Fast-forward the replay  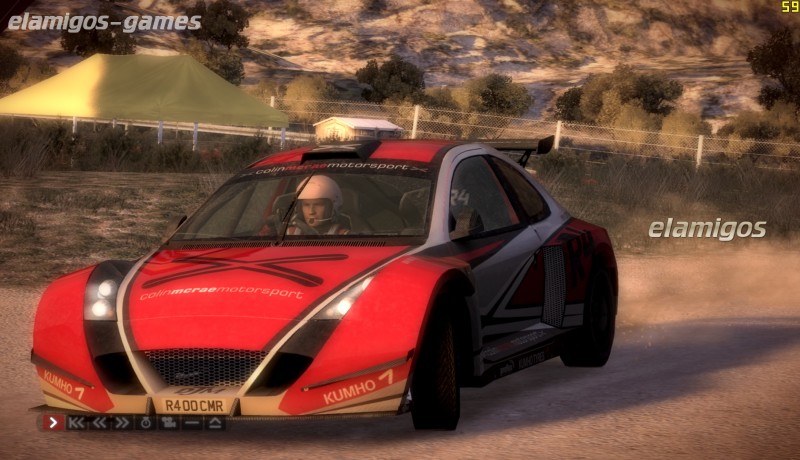tap(122, 423)
